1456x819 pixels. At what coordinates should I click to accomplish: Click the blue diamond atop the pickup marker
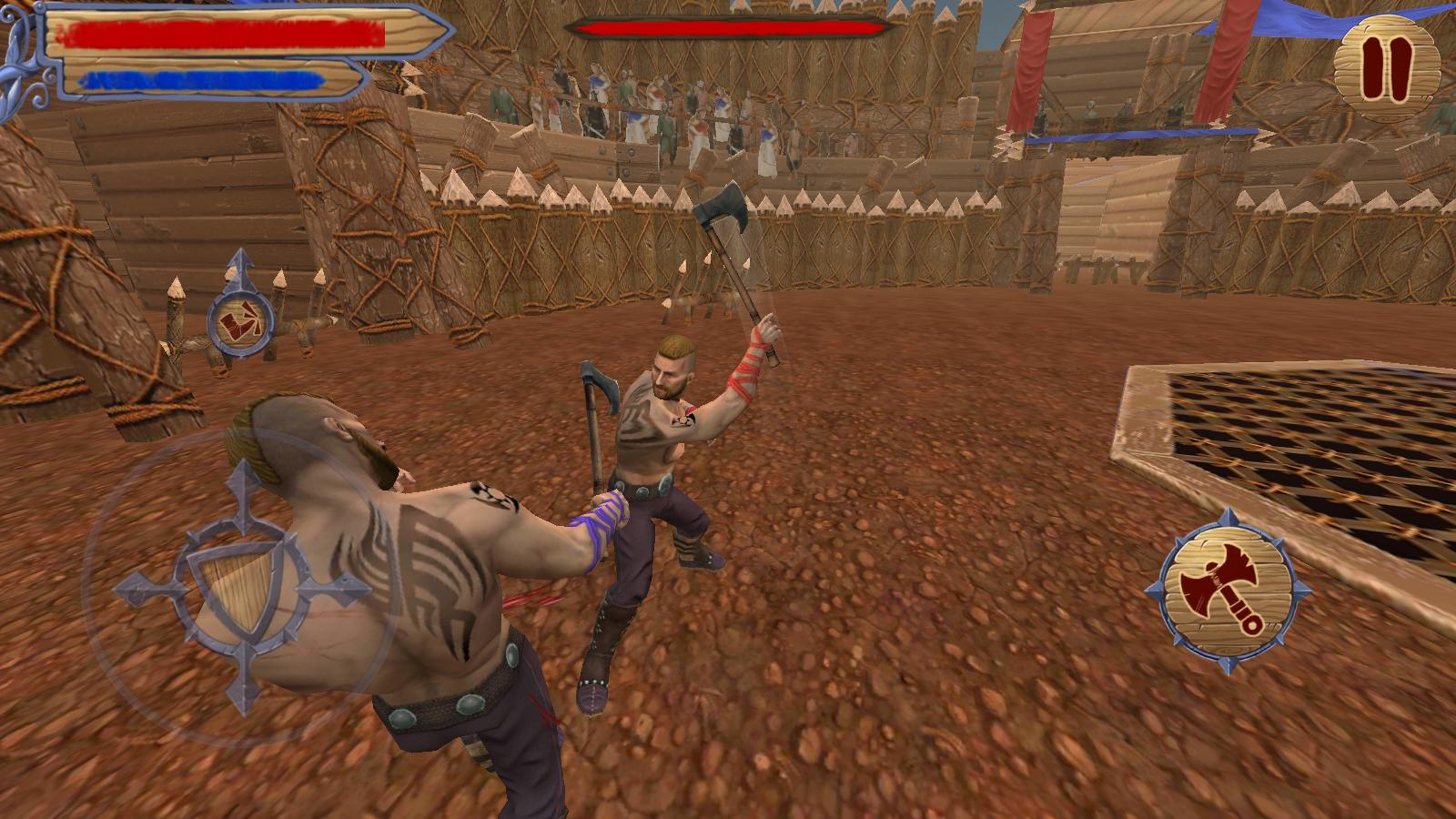(239, 264)
